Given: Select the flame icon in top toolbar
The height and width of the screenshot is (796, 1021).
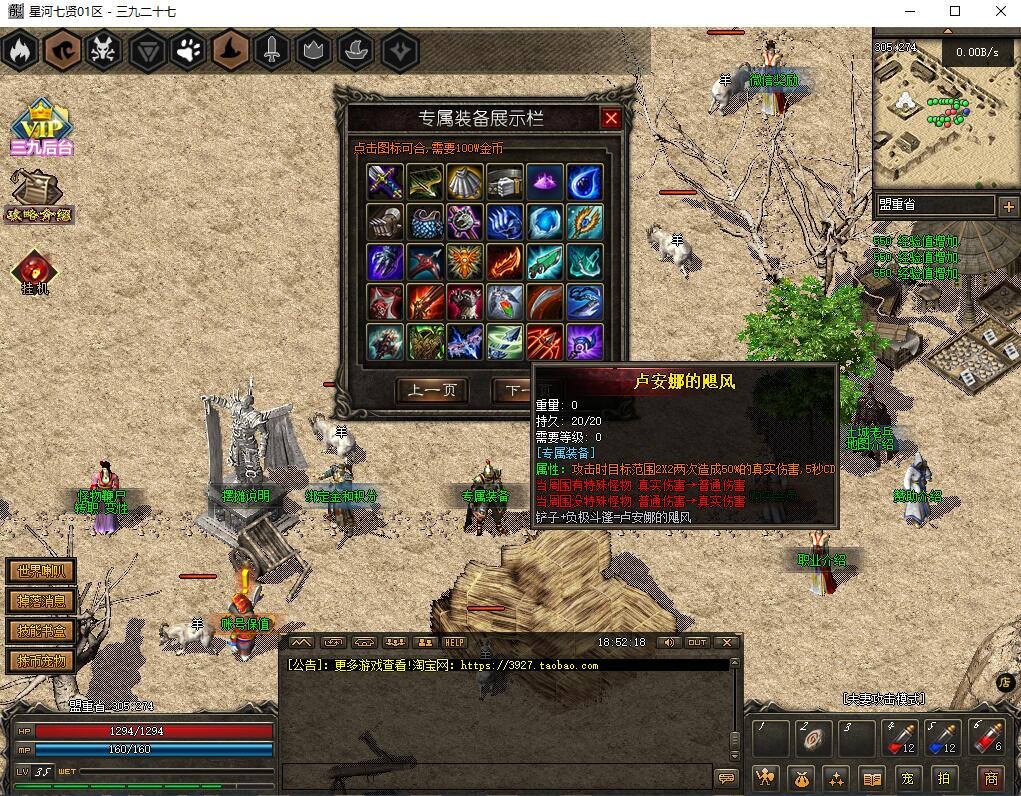Looking at the screenshot, I should (19, 51).
